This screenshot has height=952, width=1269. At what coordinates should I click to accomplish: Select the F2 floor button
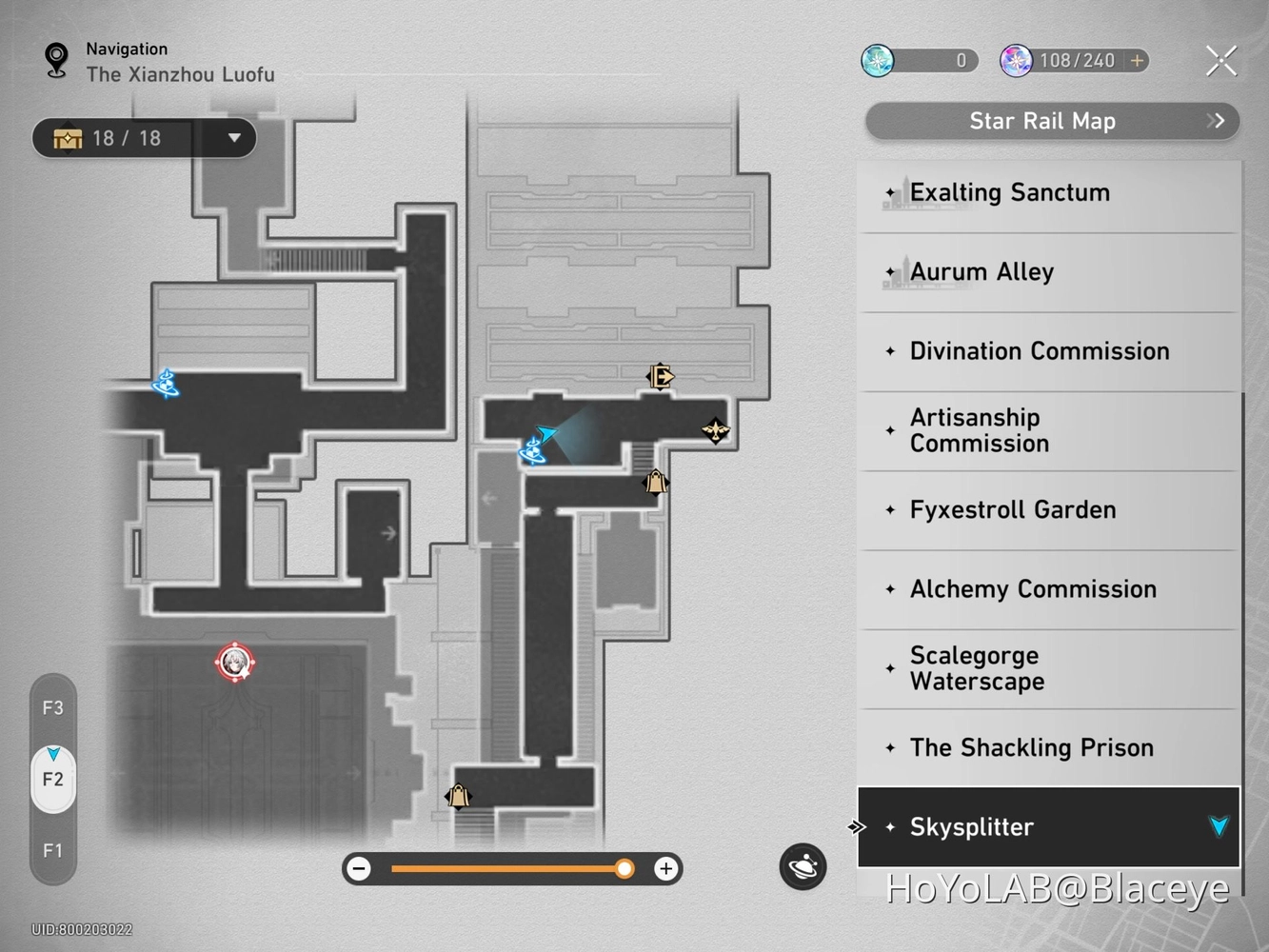click(x=52, y=779)
